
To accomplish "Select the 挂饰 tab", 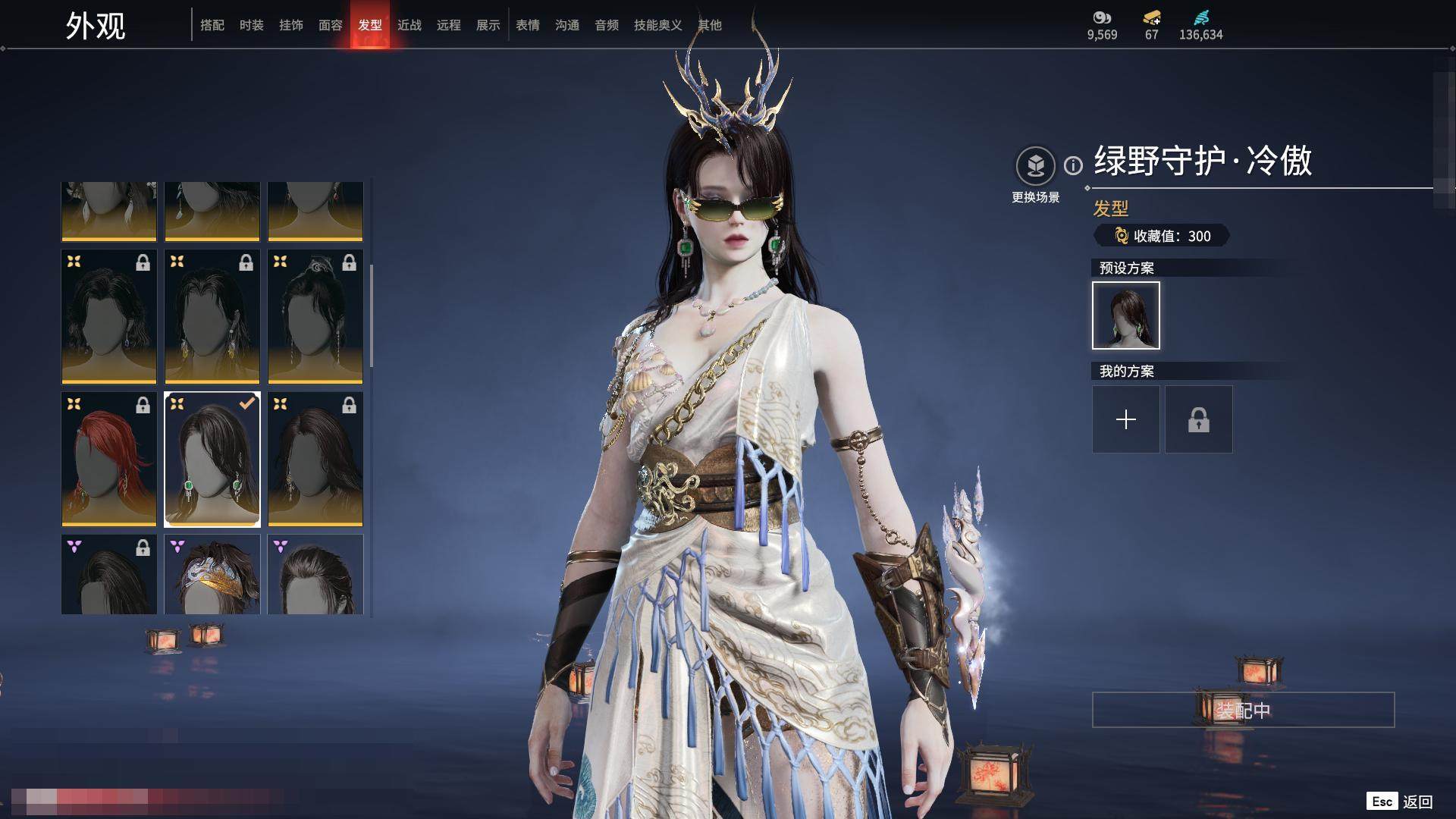I will [291, 25].
